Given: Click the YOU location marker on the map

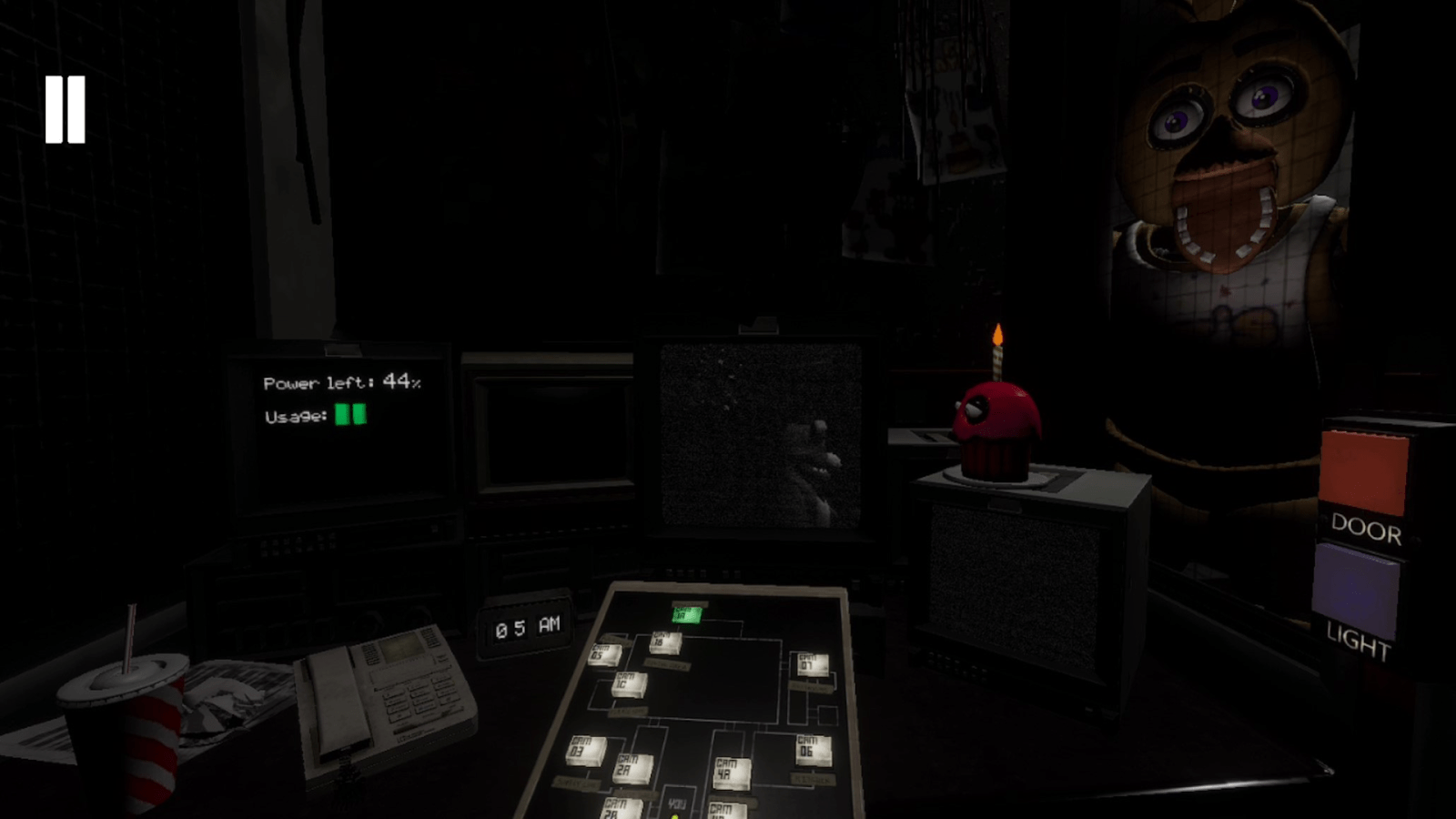Looking at the screenshot, I should 677,804.
